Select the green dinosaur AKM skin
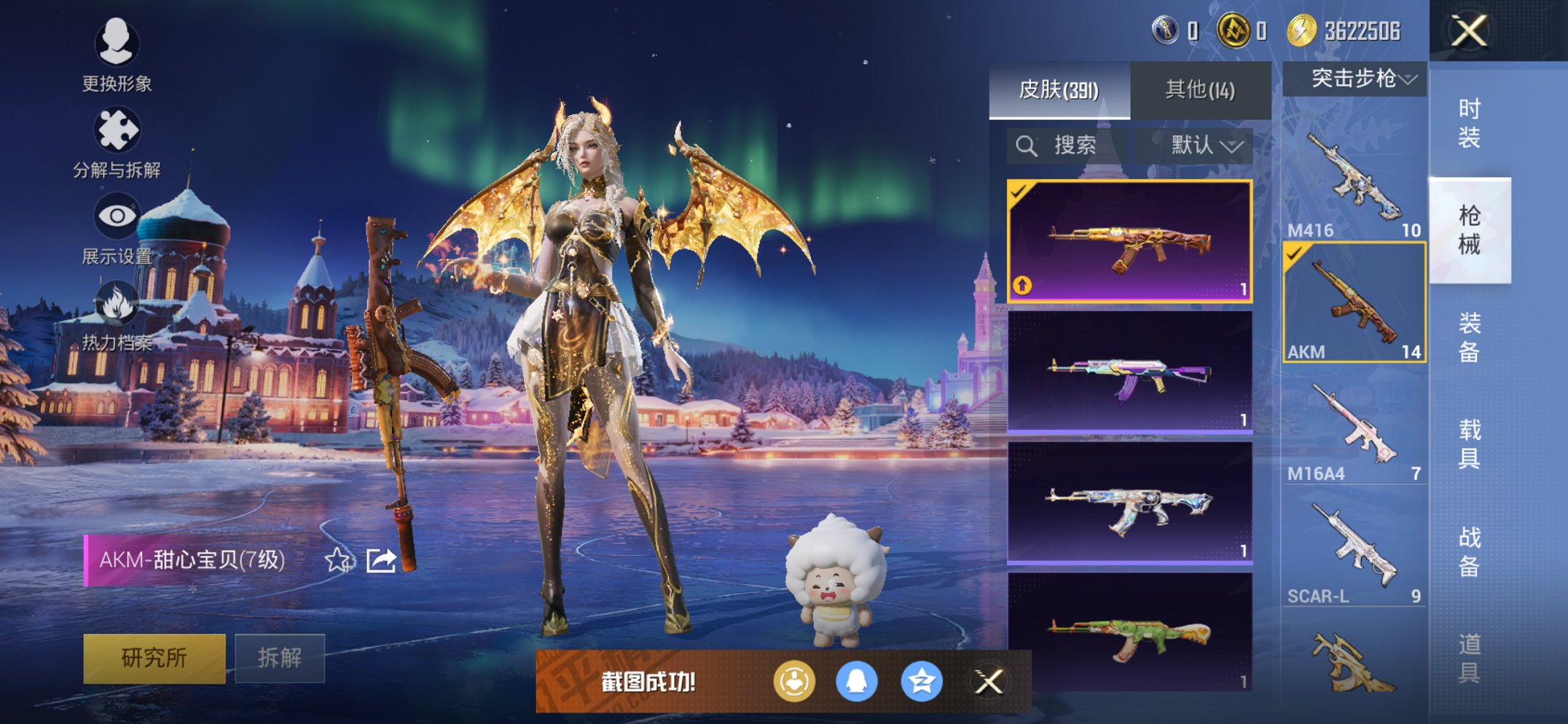This screenshot has height=724, width=1568. tap(1129, 632)
